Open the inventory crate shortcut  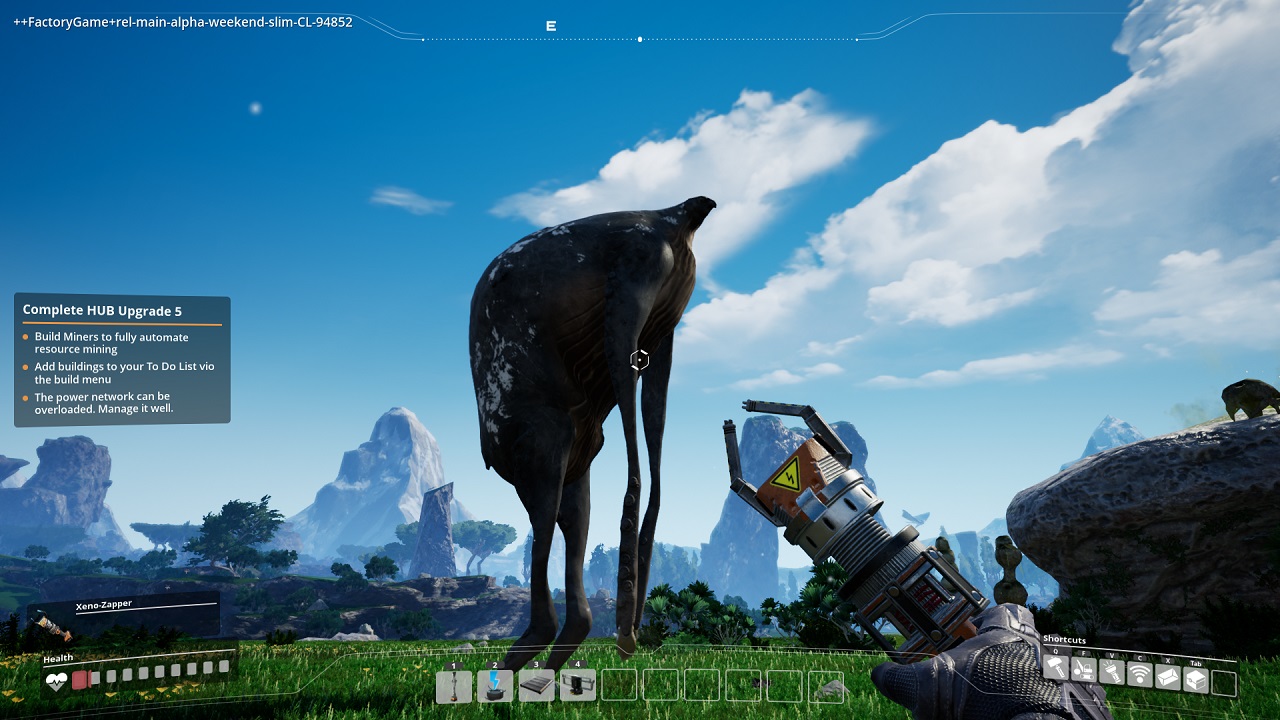1196,680
